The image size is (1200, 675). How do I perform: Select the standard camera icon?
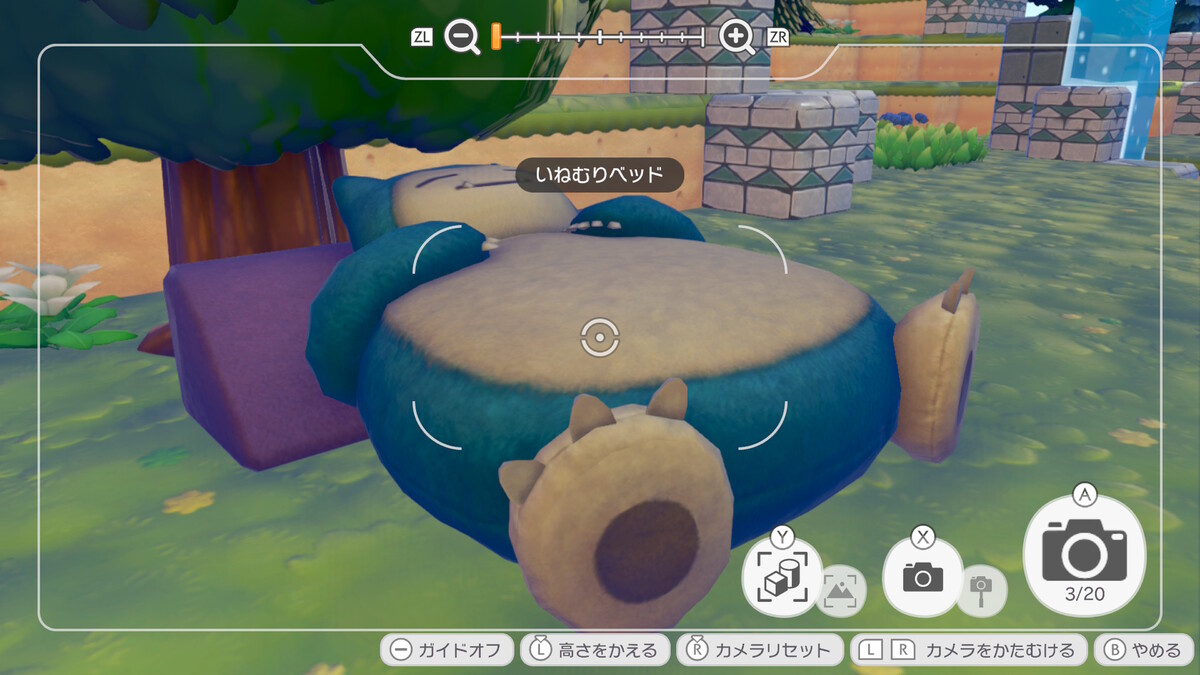[x=922, y=577]
